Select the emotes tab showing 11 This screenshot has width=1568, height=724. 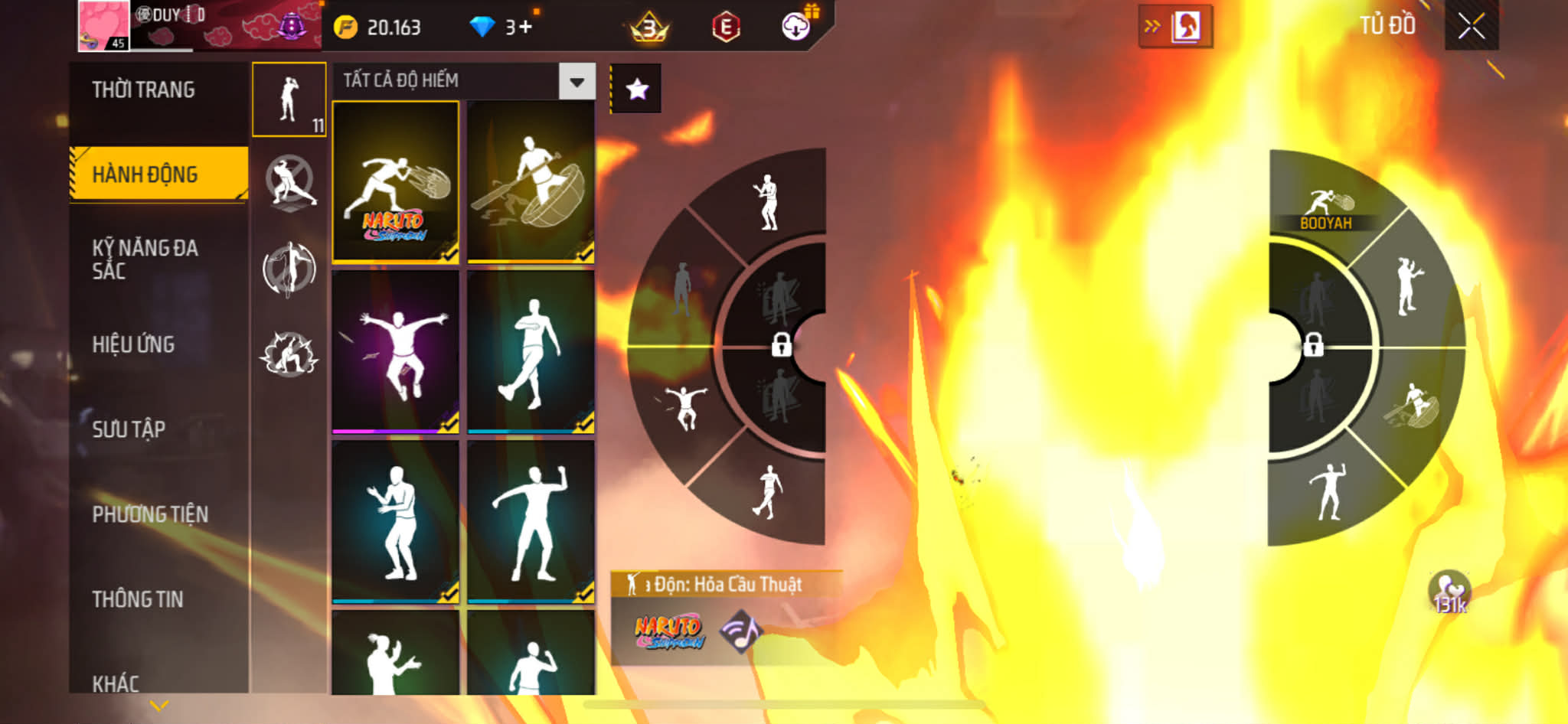pyautogui.click(x=289, y=99)
